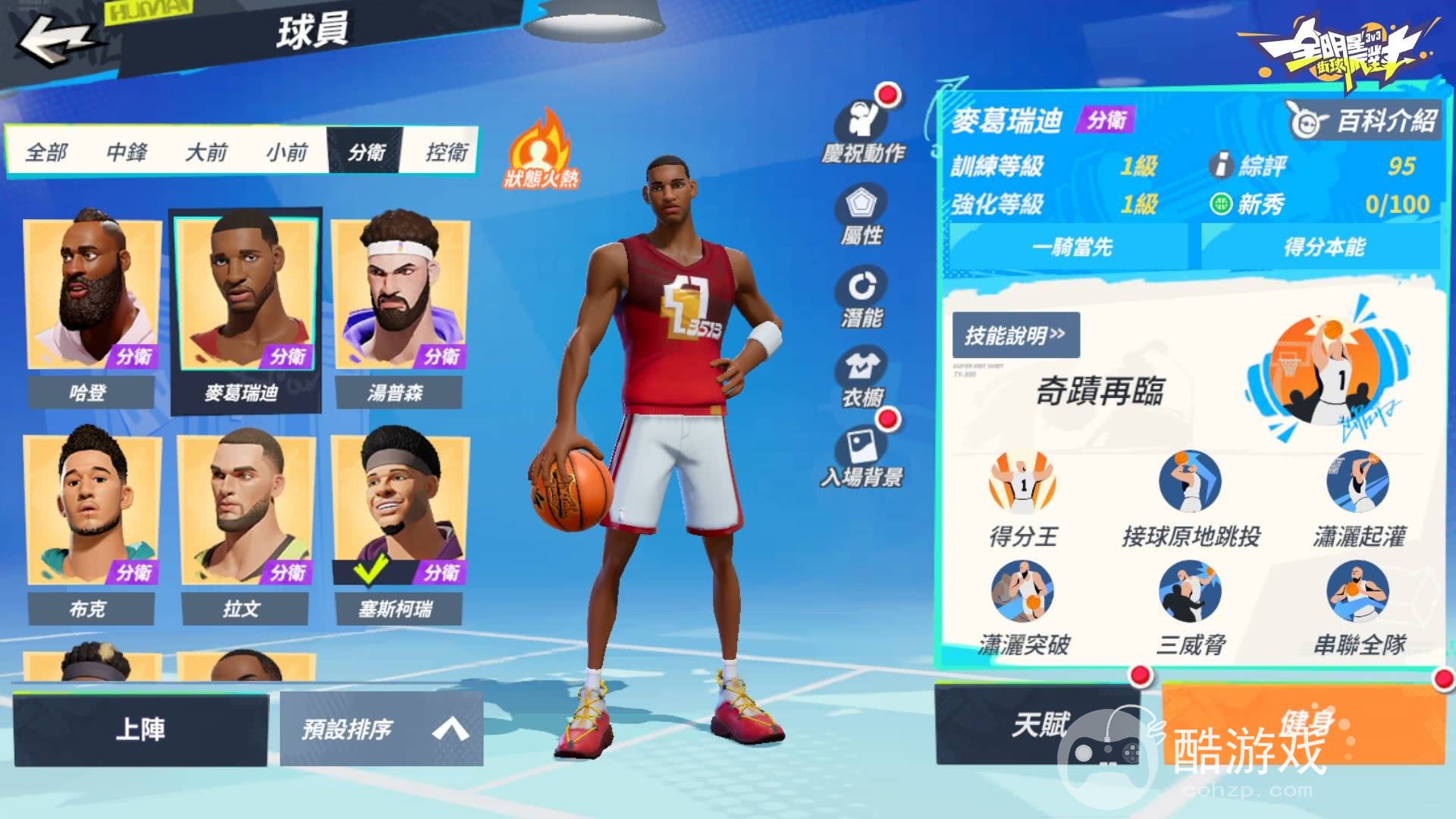Open the 天賦 talent menu
This screenshot has width=1456, height=819.
(1037, 725)
